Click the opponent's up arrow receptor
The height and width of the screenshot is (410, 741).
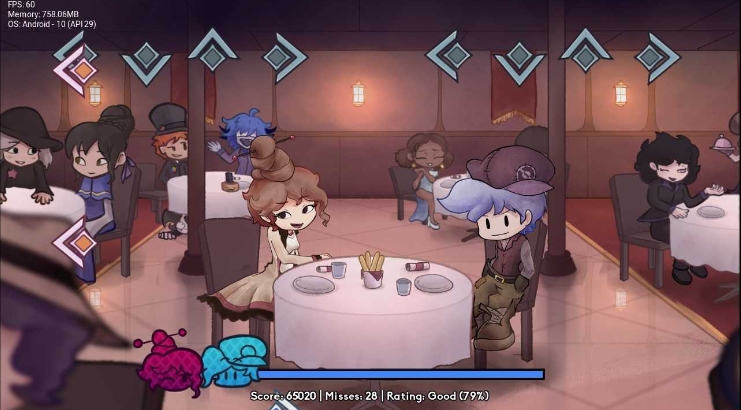click(x=211, y=52)
